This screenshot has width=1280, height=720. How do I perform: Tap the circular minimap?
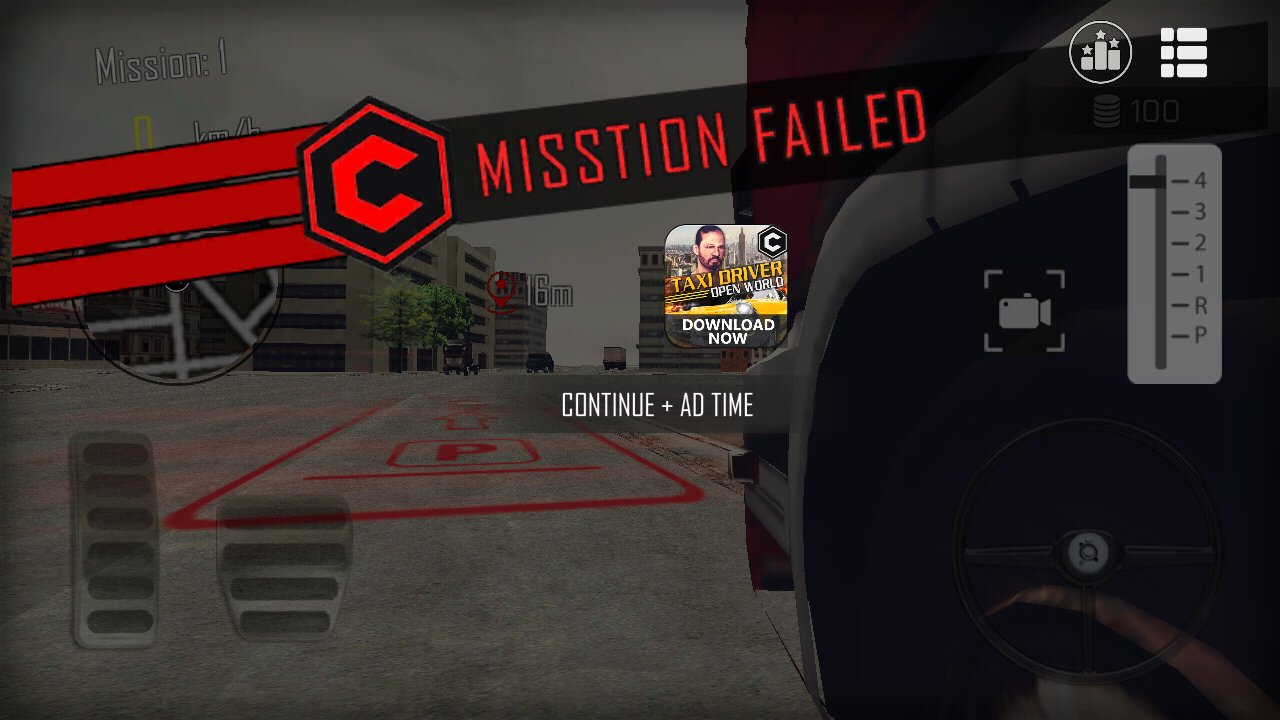(178, 320)
